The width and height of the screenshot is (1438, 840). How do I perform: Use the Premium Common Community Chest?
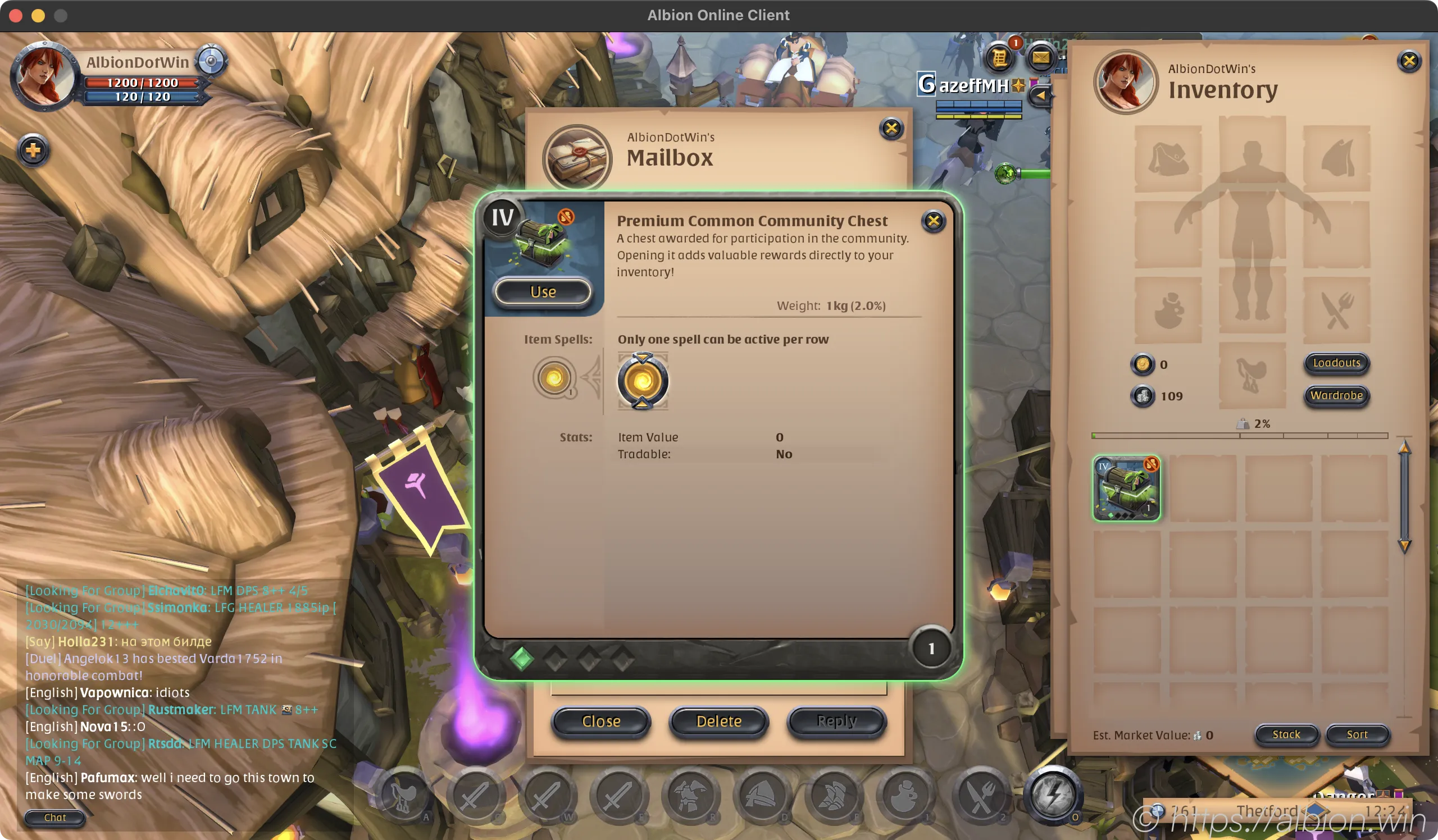pos(543,292)
